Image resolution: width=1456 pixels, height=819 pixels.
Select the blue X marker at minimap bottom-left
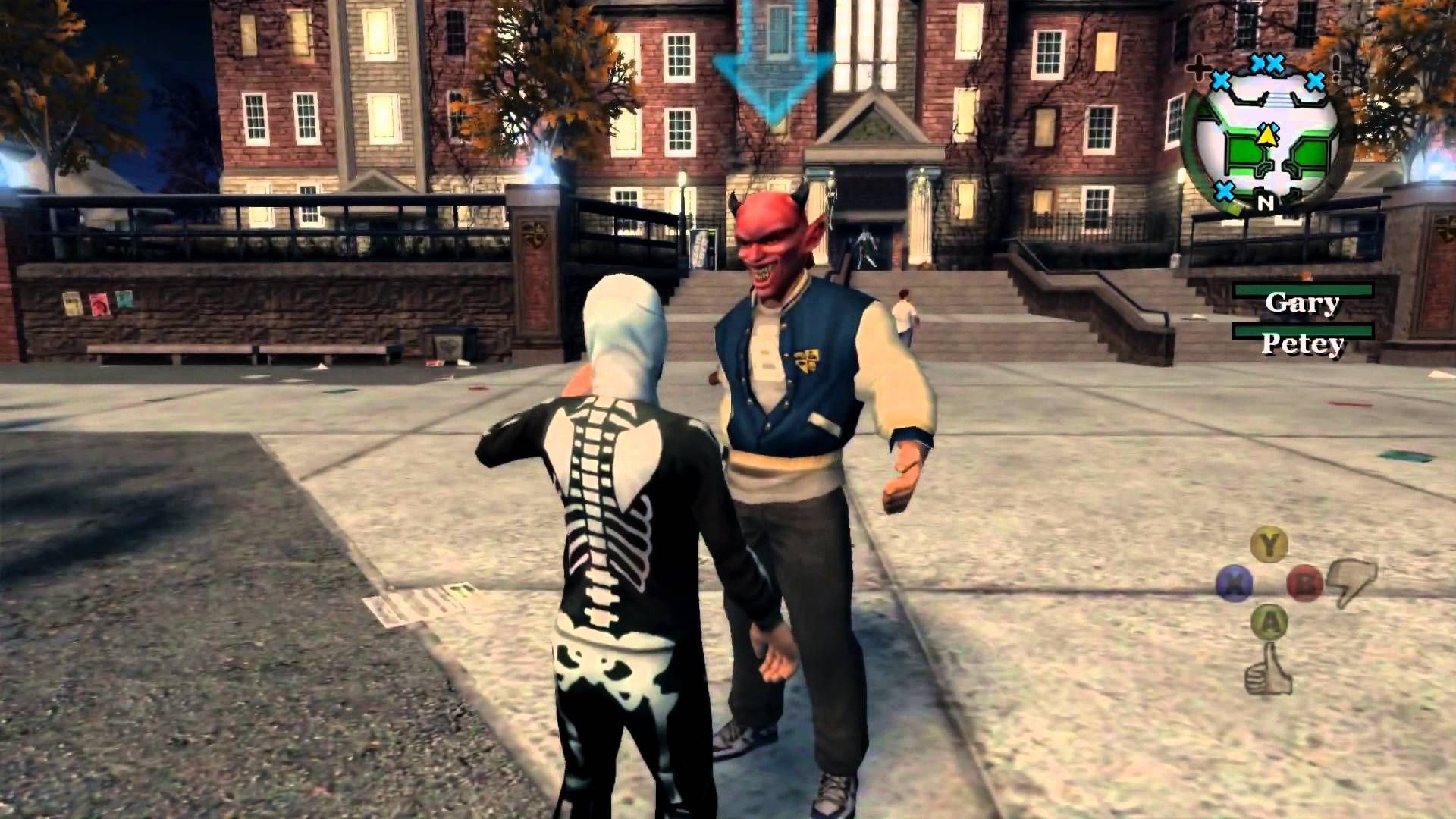[1224, 192]
